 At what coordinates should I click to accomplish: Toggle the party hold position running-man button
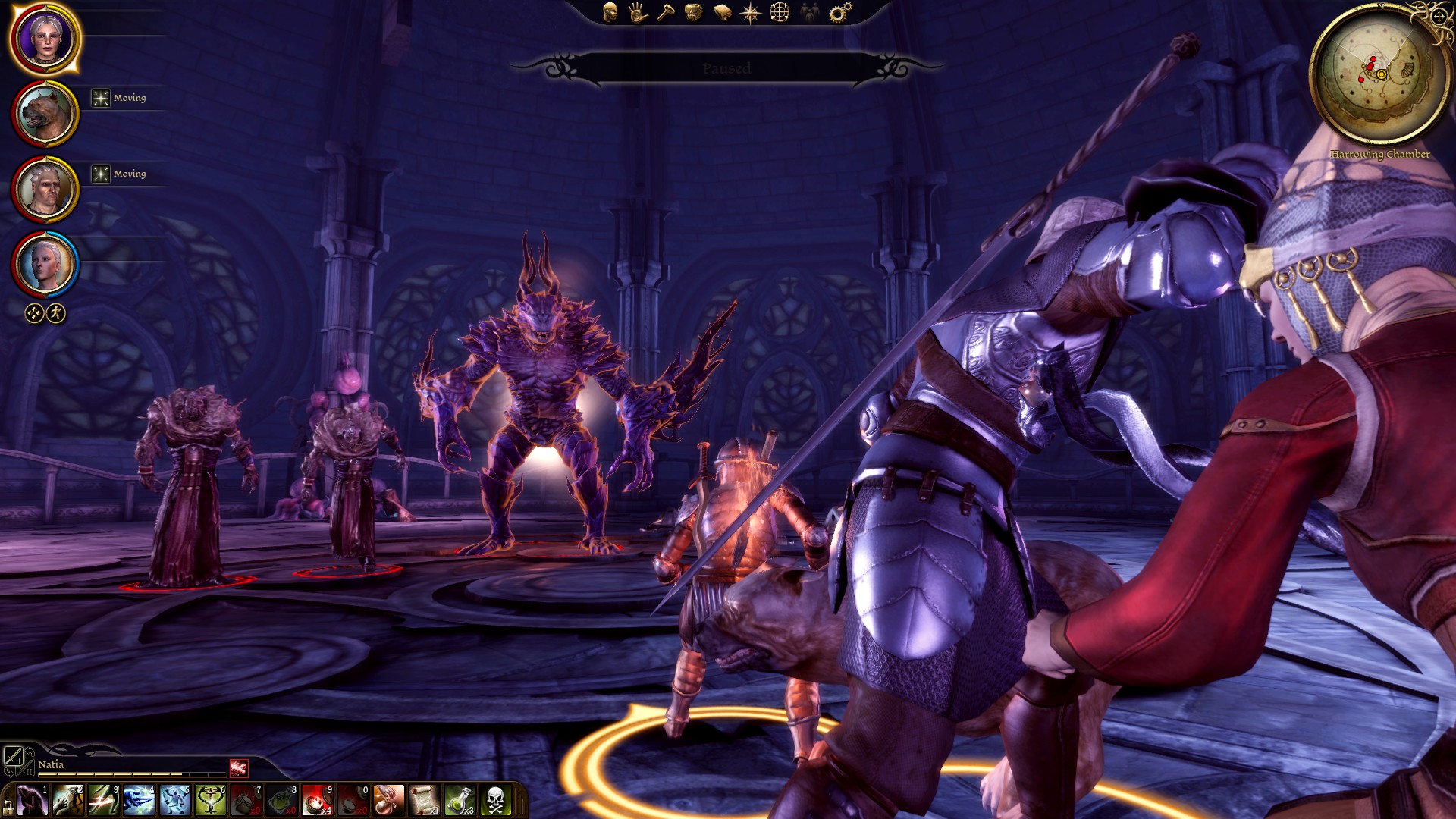click(56, 313)
